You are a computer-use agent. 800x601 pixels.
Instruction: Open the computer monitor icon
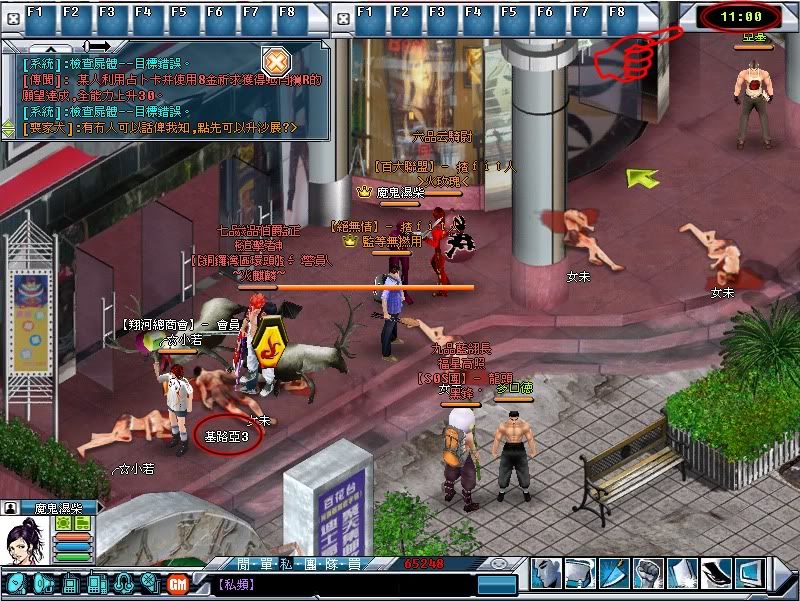click(x=750, y=573)
